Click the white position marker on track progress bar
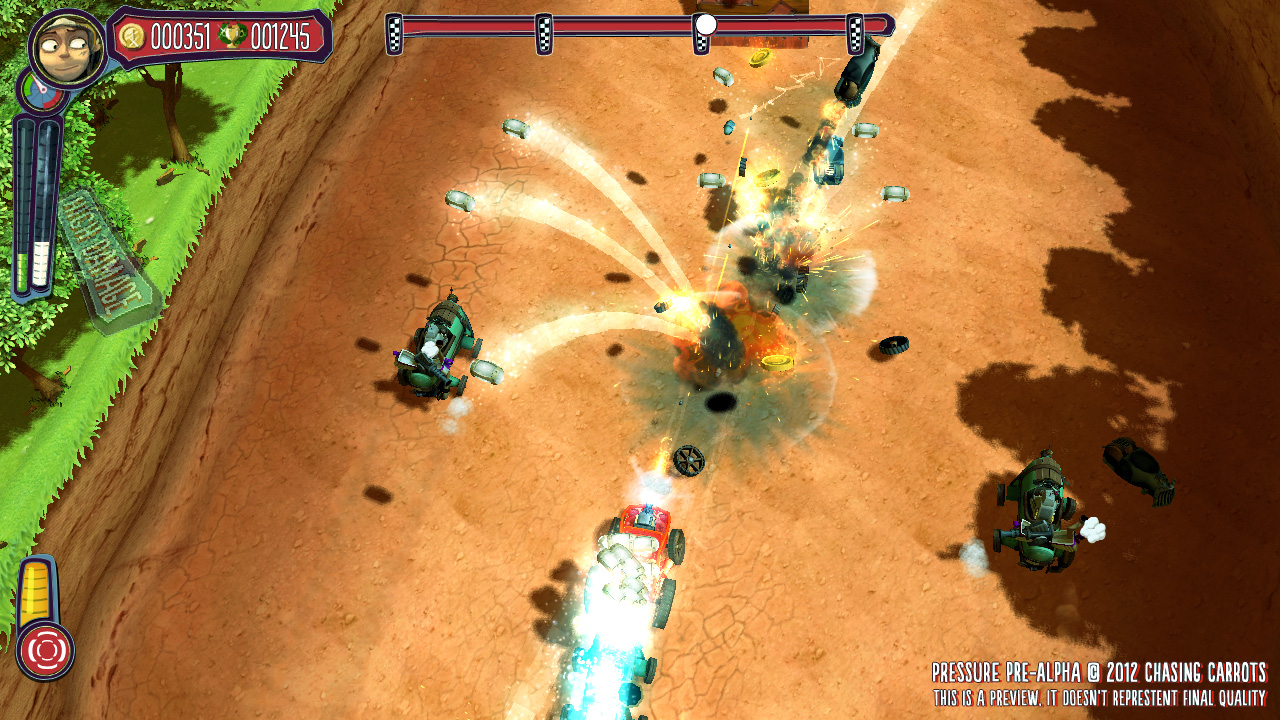The width and height of the screenshot is (1280, 720). (706, 24)
